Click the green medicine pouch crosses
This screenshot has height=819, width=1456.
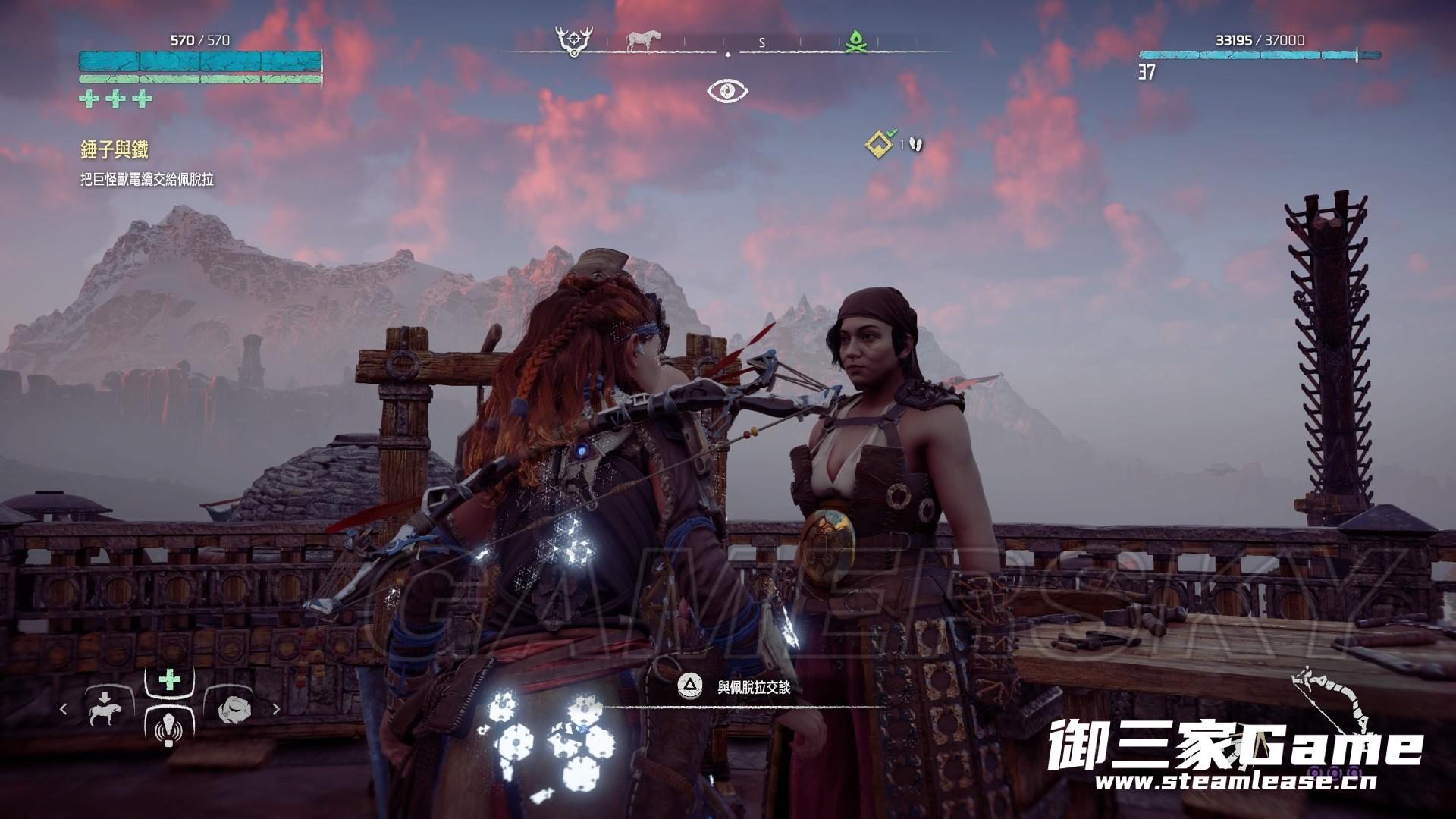(x=115, y=99)
